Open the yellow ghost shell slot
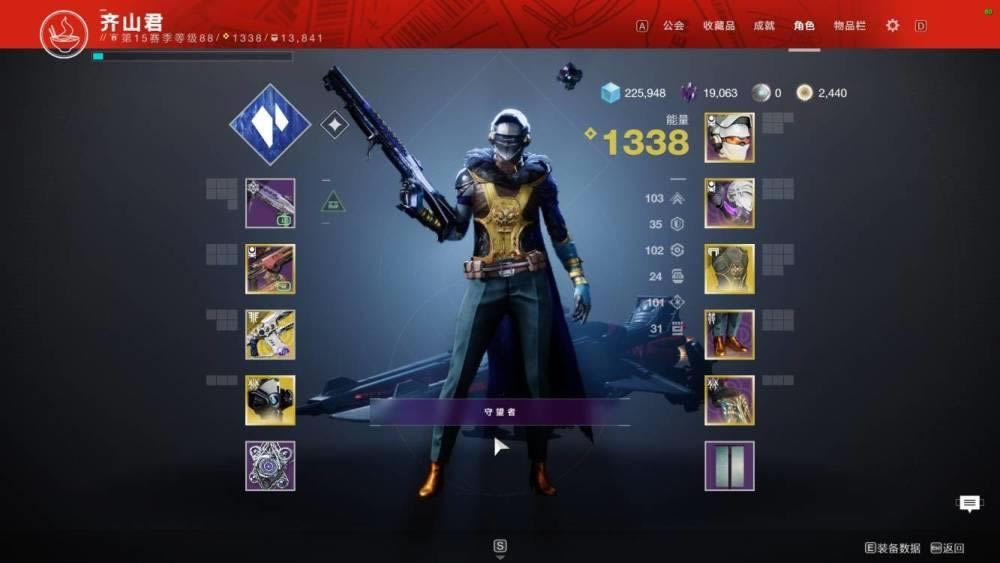 [x=270, y=400]
